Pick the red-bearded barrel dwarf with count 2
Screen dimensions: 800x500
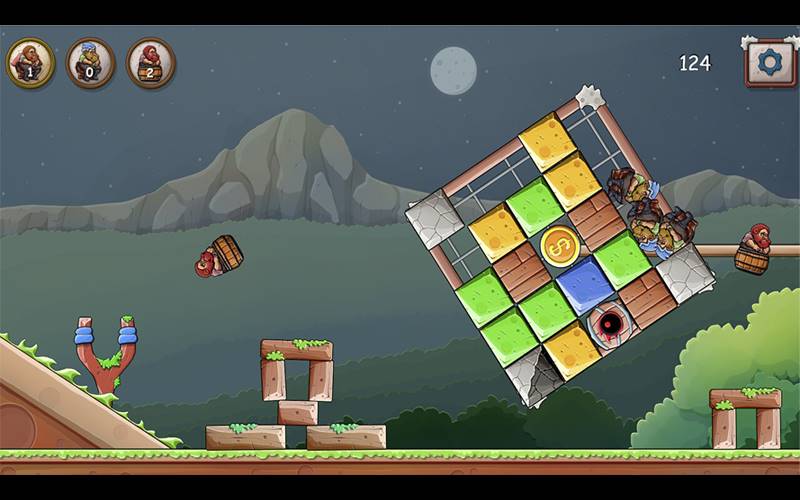[150, 63]
